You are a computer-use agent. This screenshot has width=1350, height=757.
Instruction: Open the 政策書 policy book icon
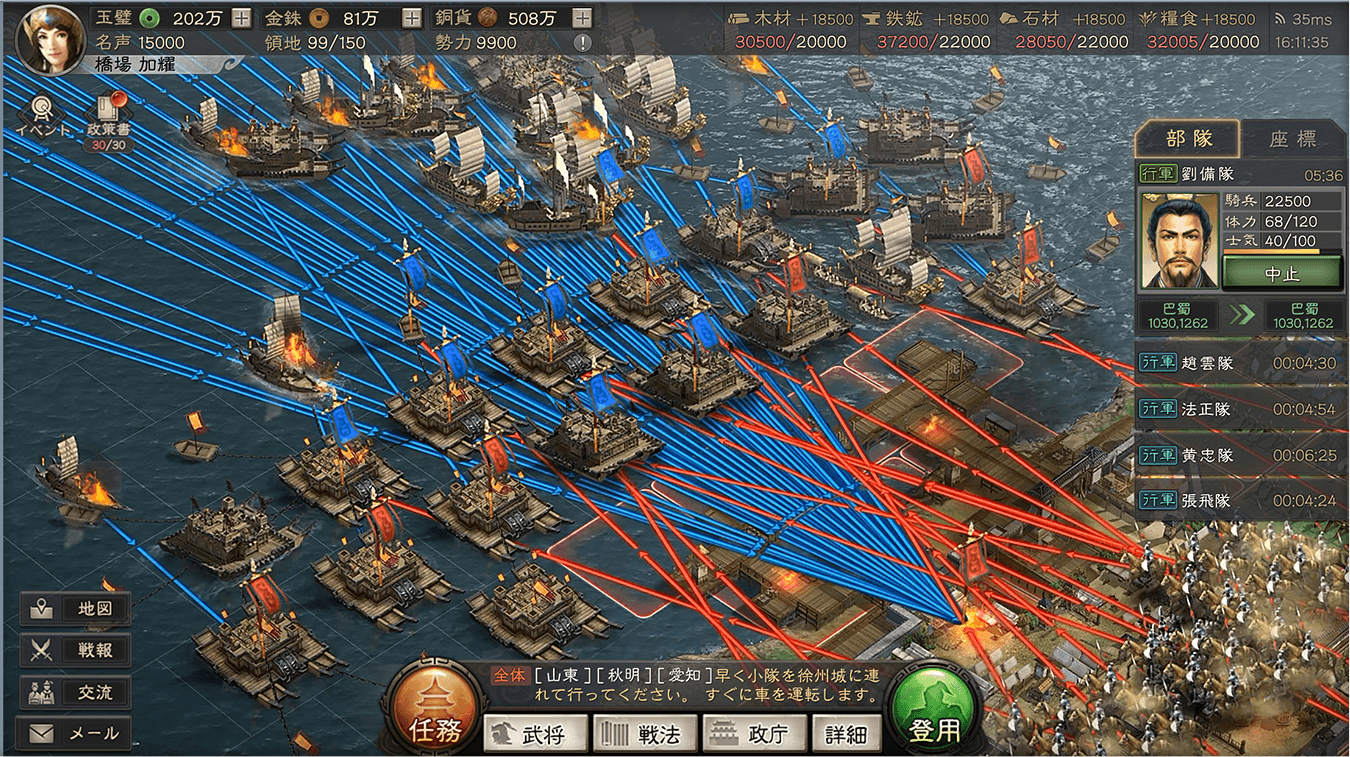tap(109, 119)
